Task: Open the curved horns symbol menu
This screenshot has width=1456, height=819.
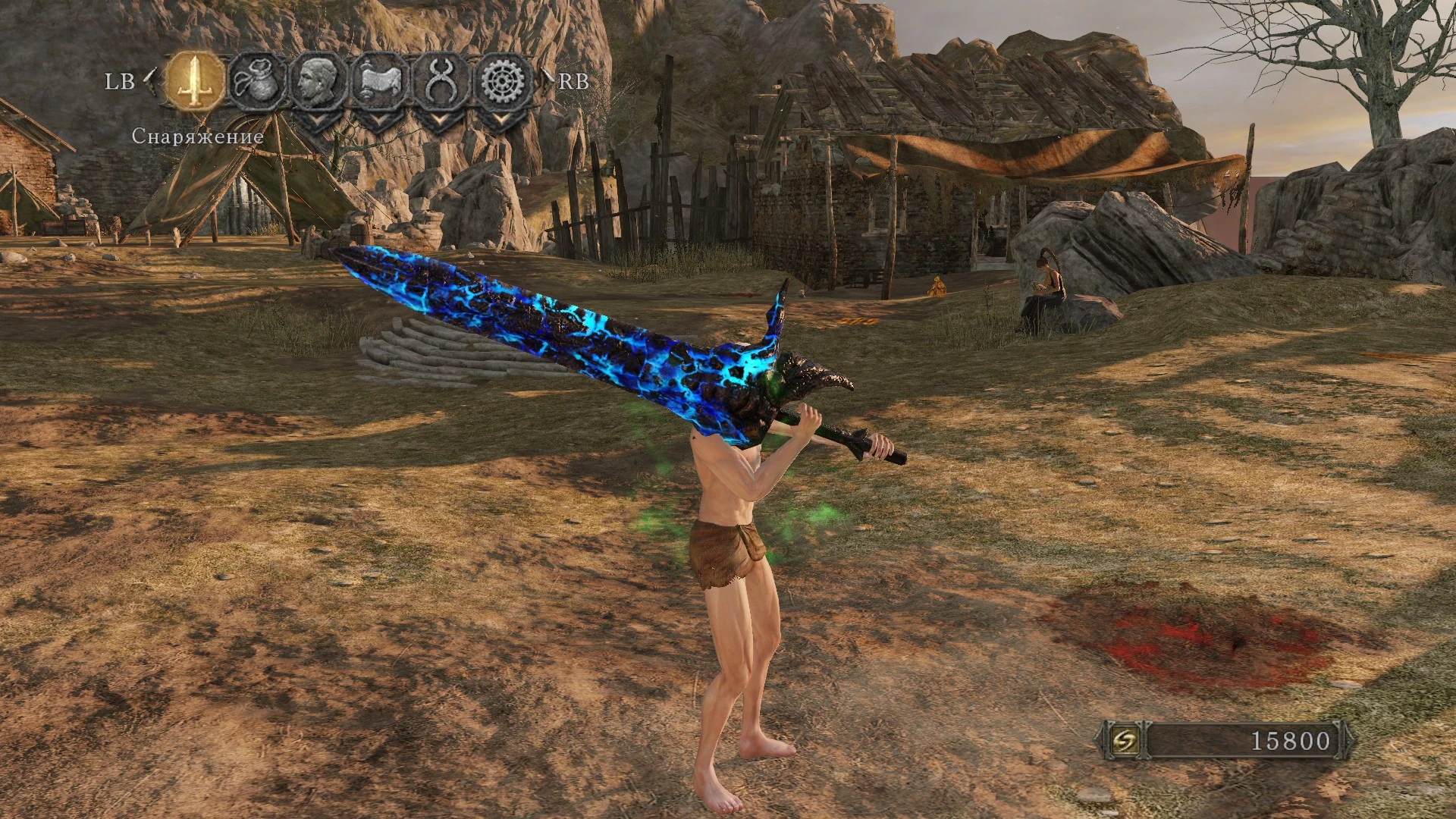Action: (441, 80)
